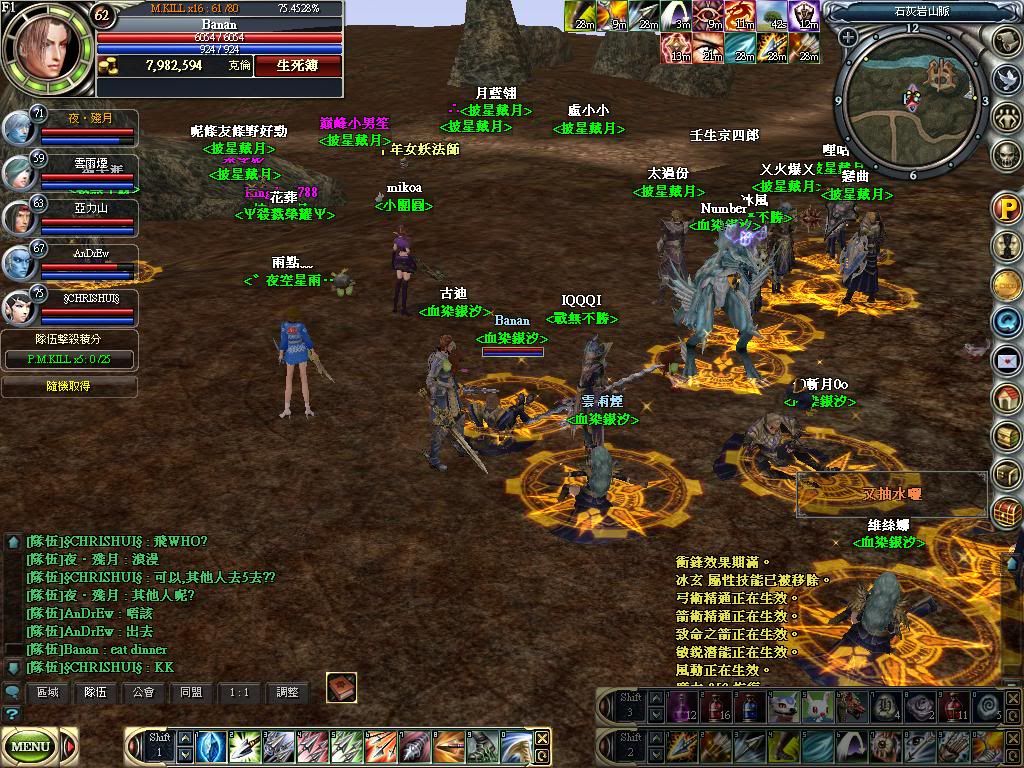Click the 生死簿 button
Image resolution: width=1024 pixels, height=768 pixels.
tap(297, 65)
